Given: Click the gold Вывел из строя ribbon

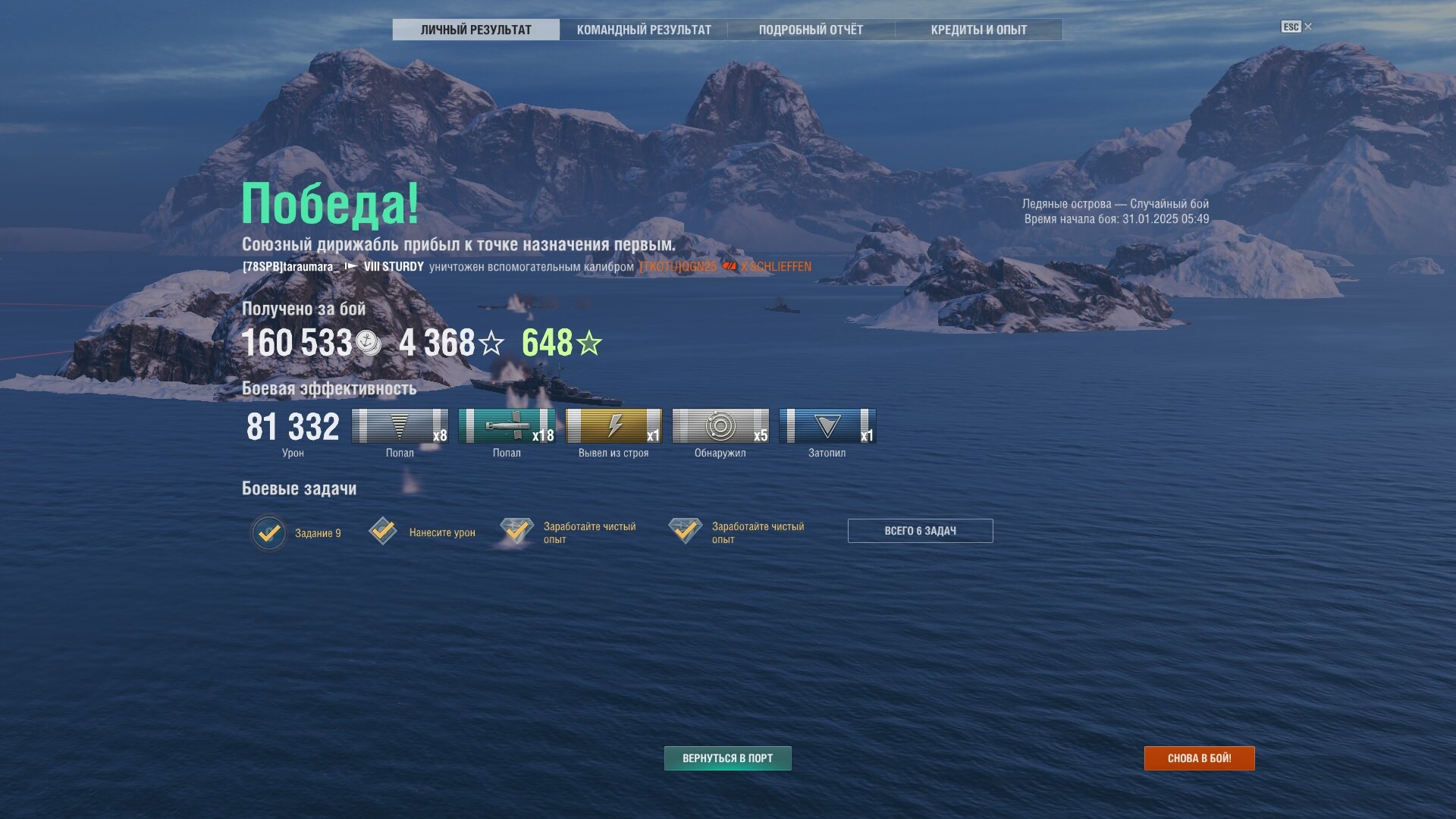Looking at the screenshot, I should [613, 426].
